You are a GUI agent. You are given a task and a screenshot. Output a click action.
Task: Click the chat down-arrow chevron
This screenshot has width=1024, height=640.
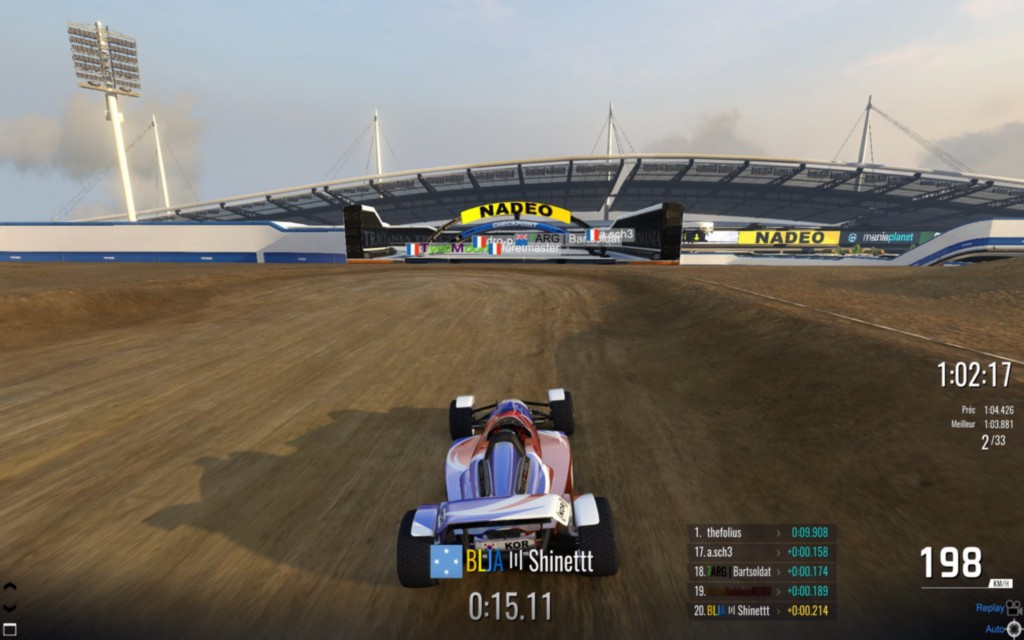click(10, 607)
